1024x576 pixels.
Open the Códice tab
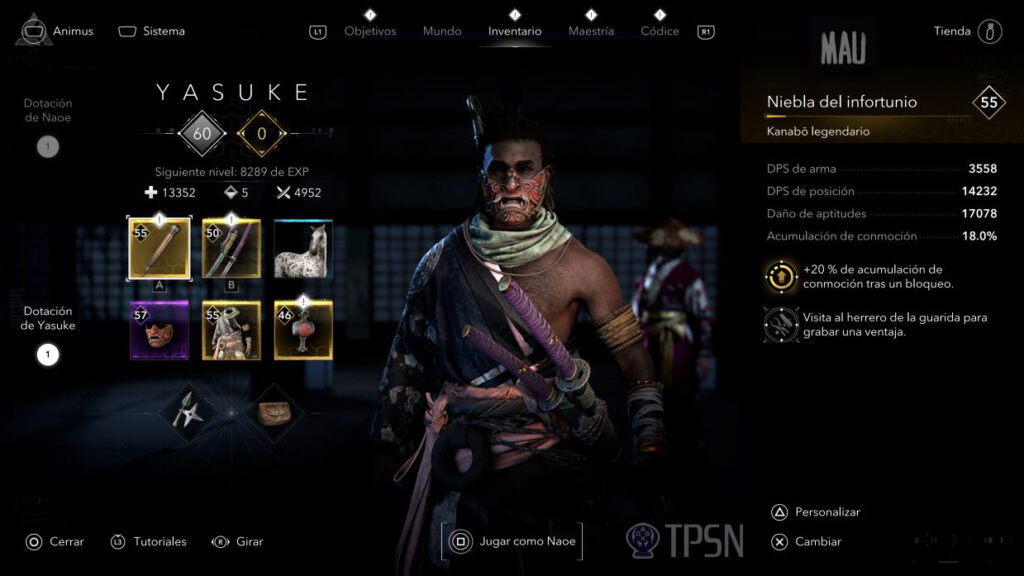coord(660,31)
